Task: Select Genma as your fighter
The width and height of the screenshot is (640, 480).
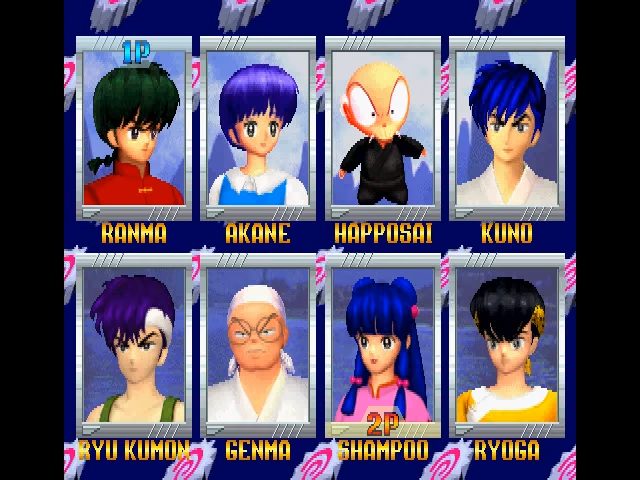Action: tap(257, 345)
